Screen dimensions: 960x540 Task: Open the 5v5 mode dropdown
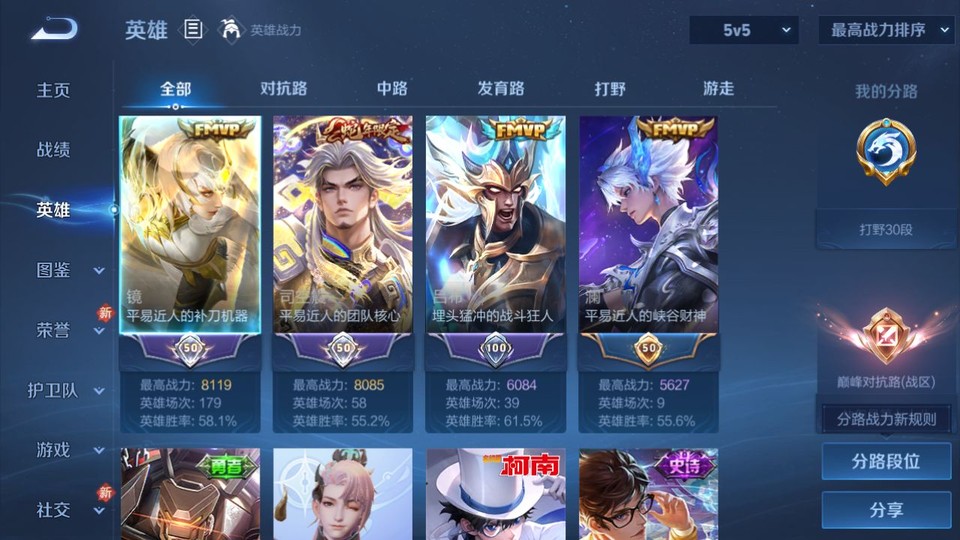tap(744, 30)
